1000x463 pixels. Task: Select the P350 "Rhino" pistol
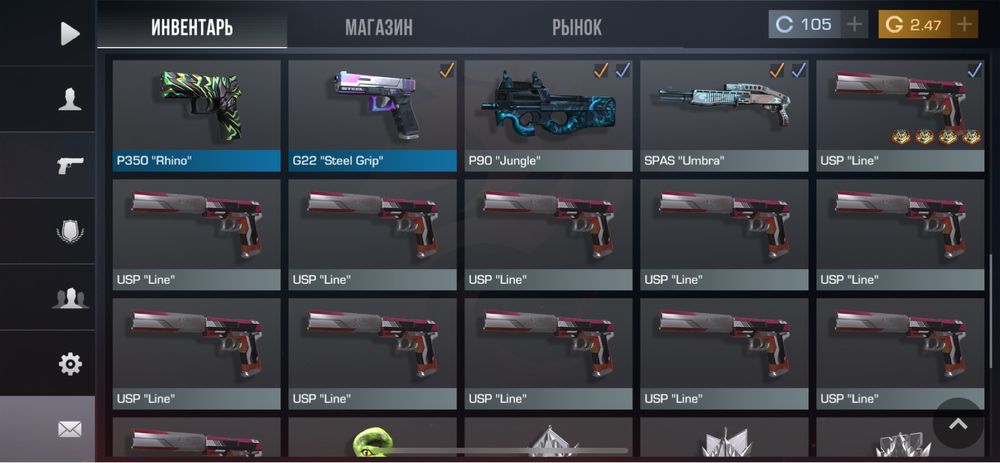point(196,115)
